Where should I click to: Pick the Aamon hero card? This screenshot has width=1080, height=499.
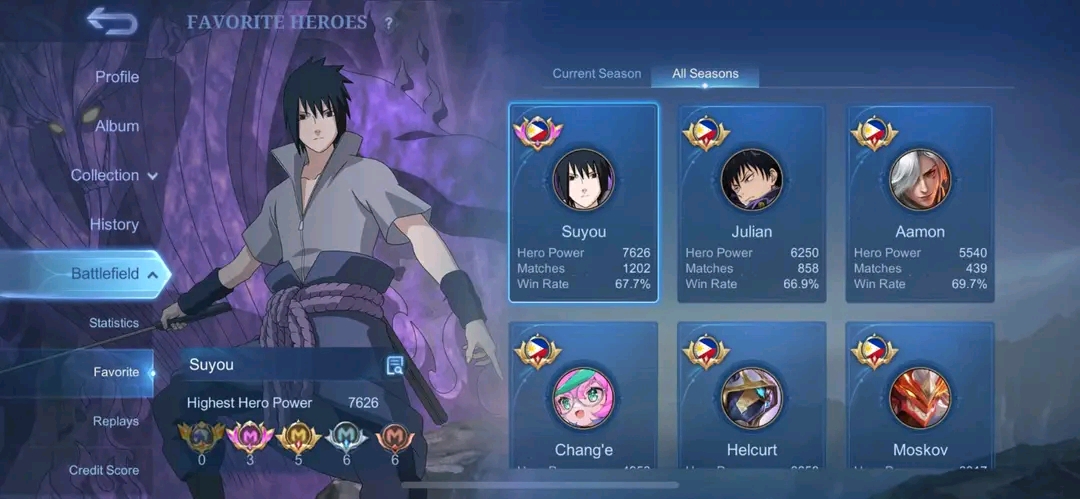[x=920, y=202]
